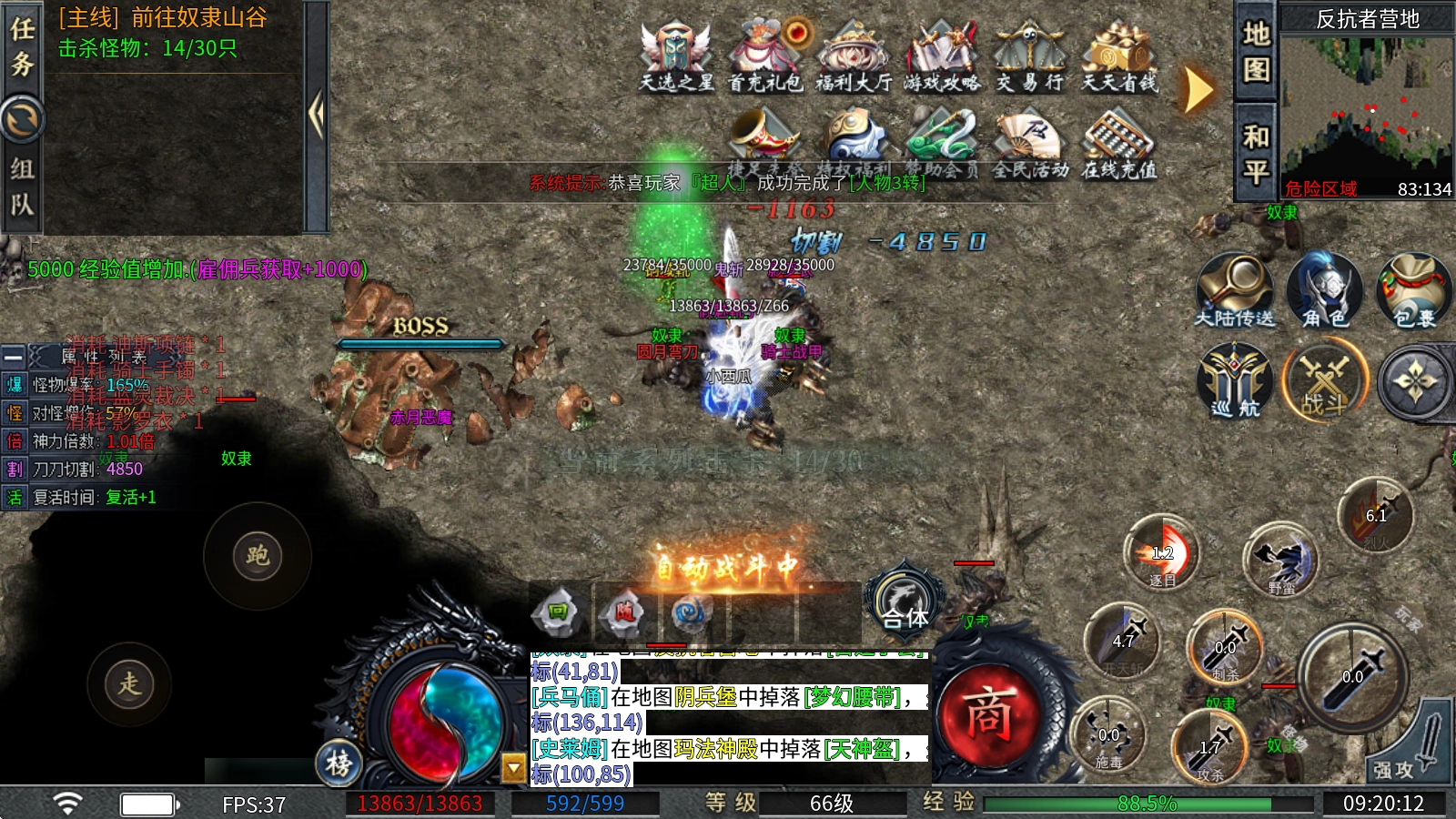Tap the 合体 merge button
Viewport: 1456px width, 819px height.
tap(905, 602)
